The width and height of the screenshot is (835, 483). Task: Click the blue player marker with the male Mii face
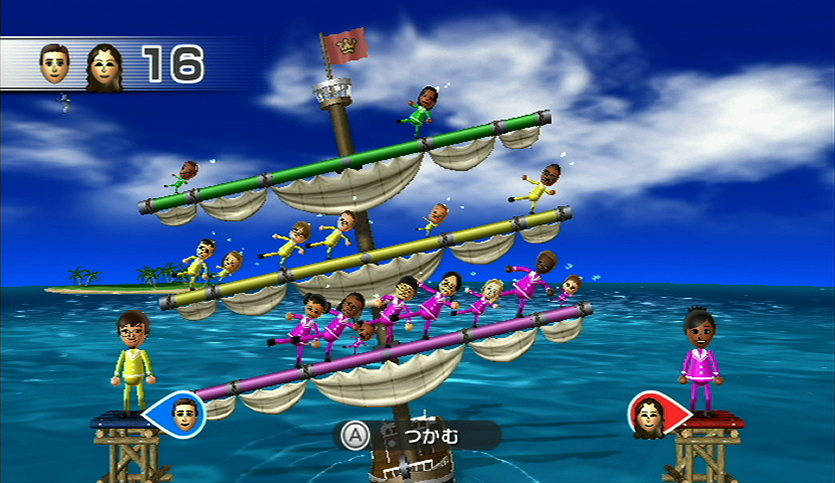[x=181, y=412]
